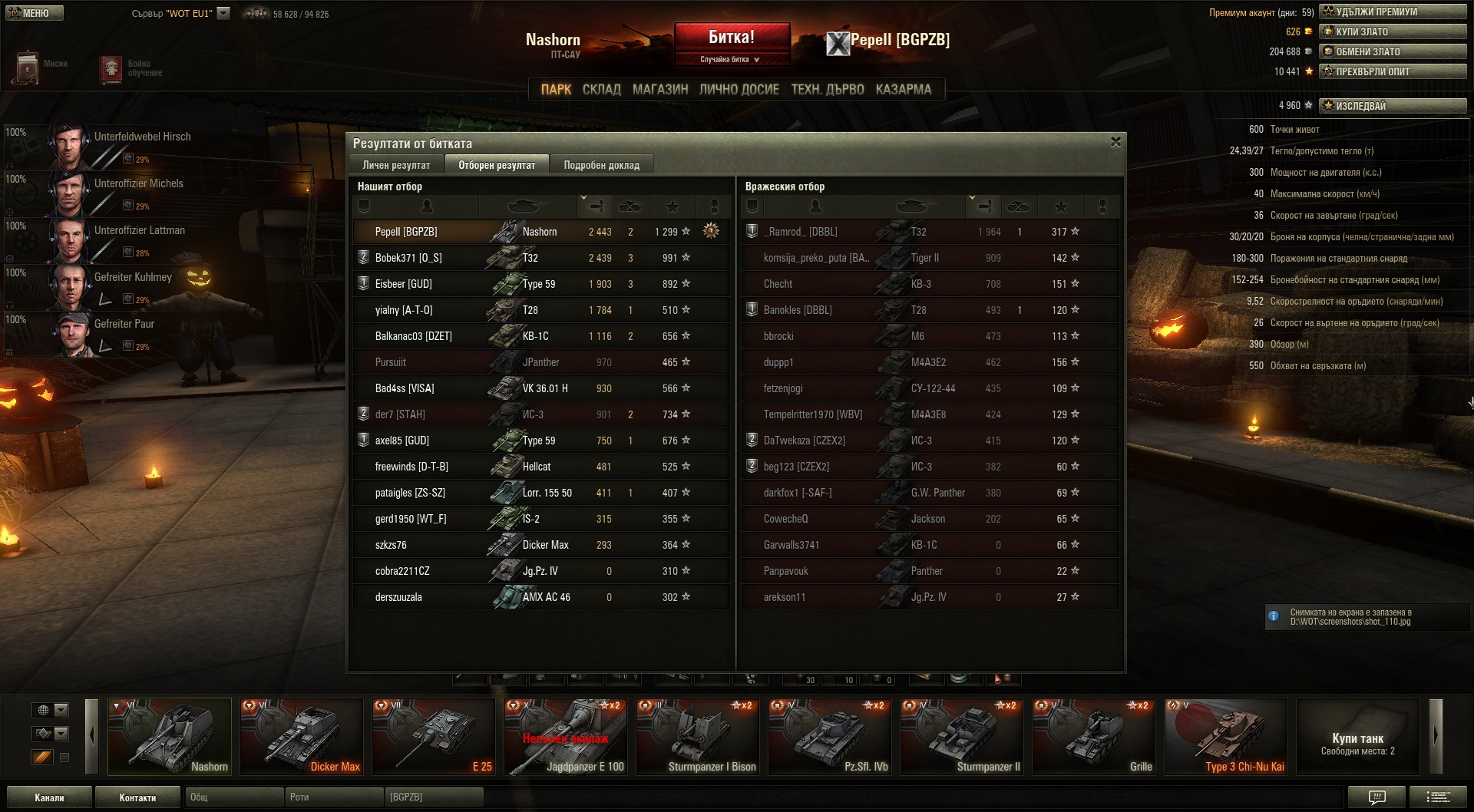
Task: Open the МЕНЮ button
Action: (x=35, y=13)
